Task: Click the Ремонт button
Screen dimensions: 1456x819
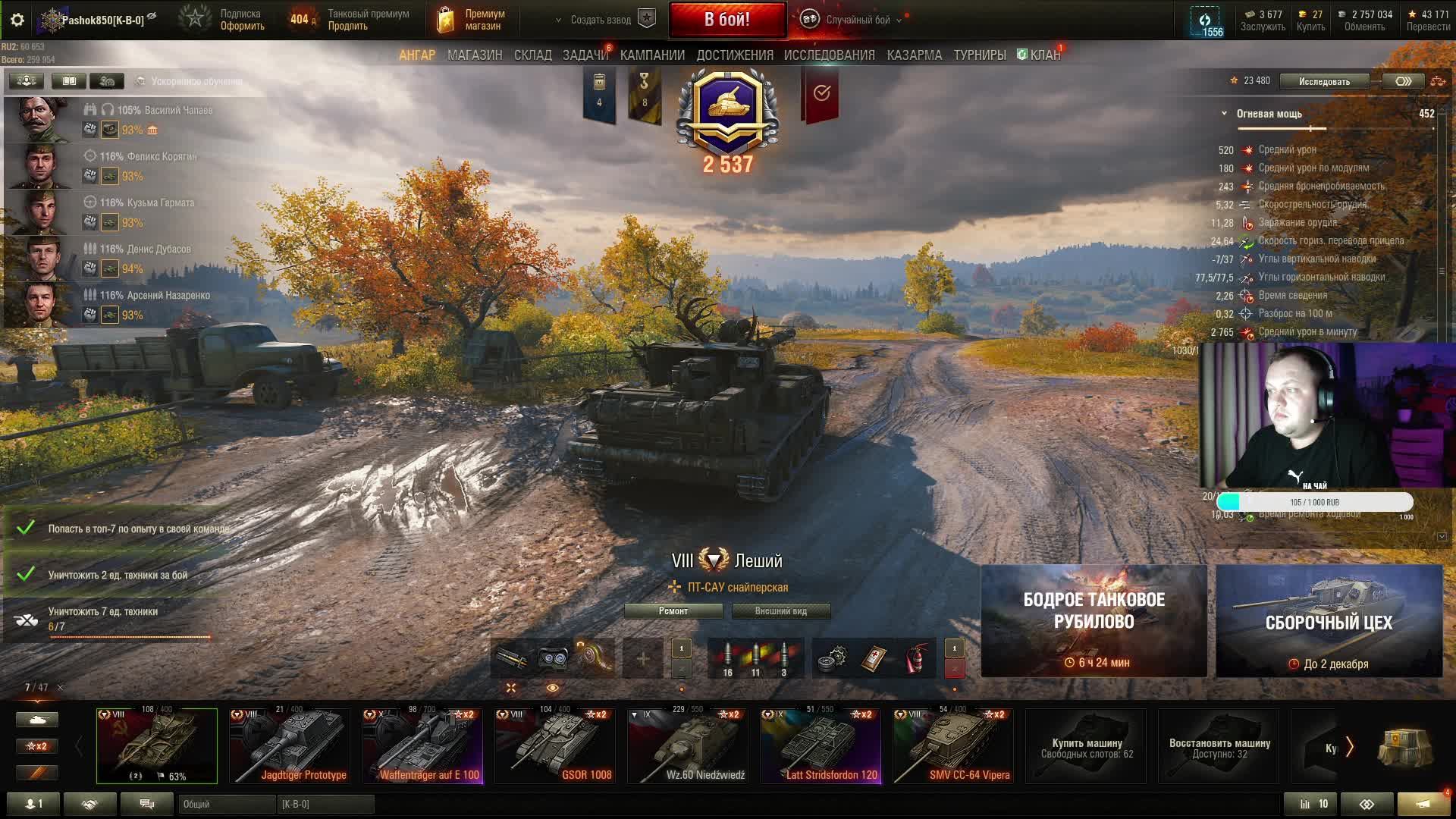Action: (x=673, y=611)
